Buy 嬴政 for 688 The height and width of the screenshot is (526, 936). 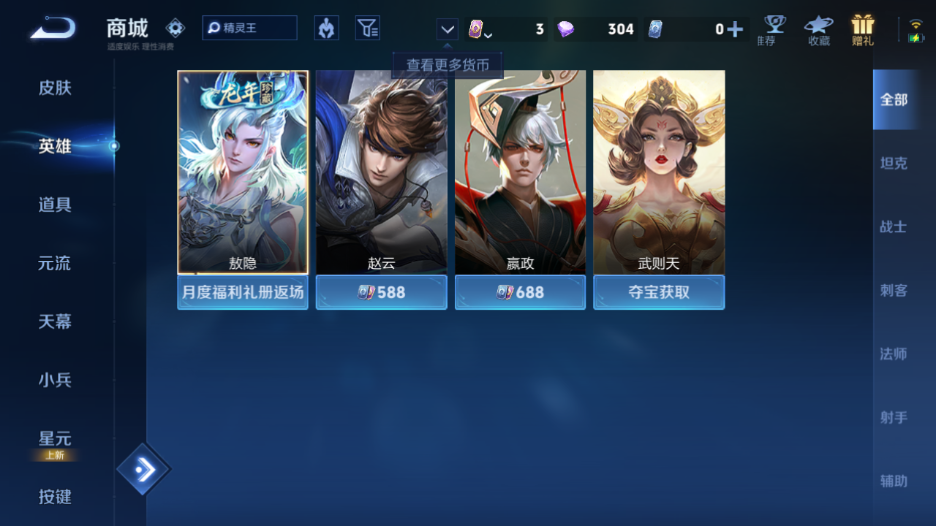click(520, 292)
